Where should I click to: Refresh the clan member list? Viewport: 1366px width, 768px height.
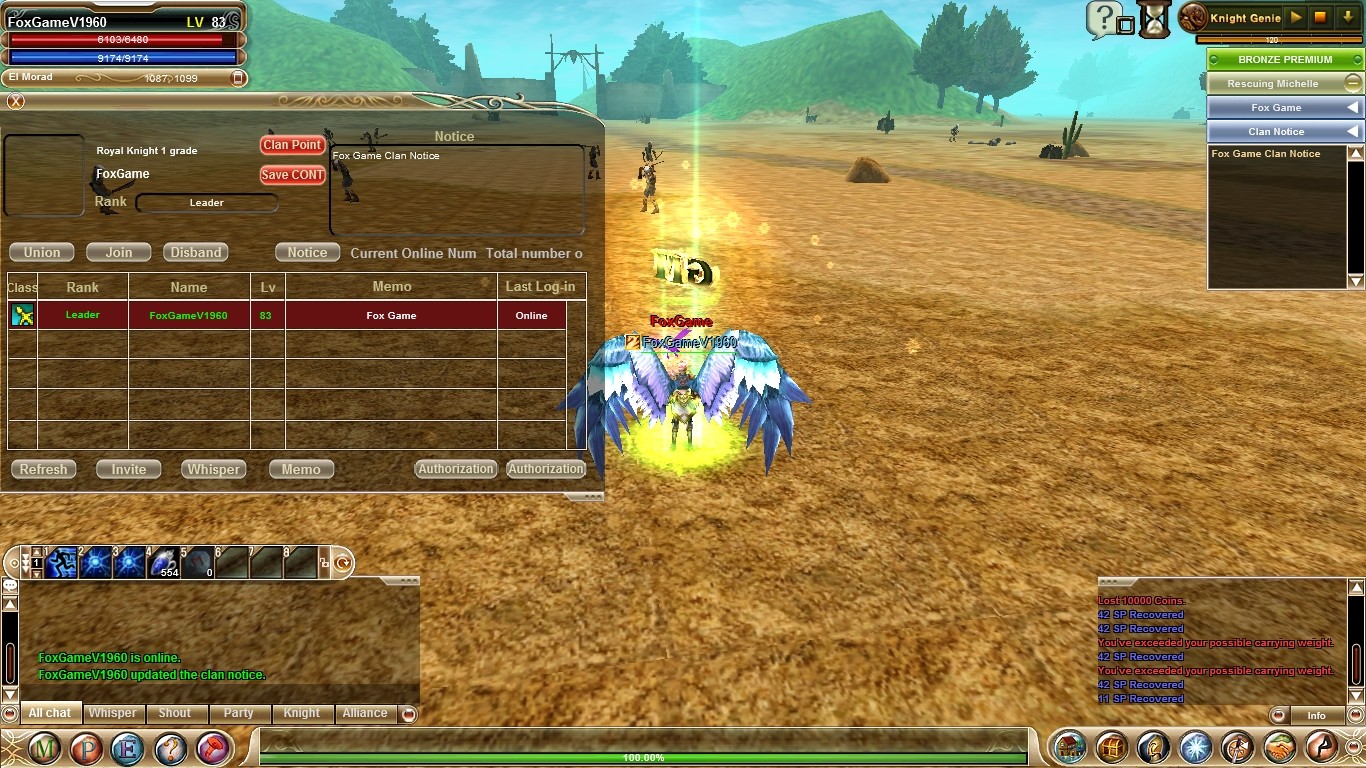click(x=44, y=470)
